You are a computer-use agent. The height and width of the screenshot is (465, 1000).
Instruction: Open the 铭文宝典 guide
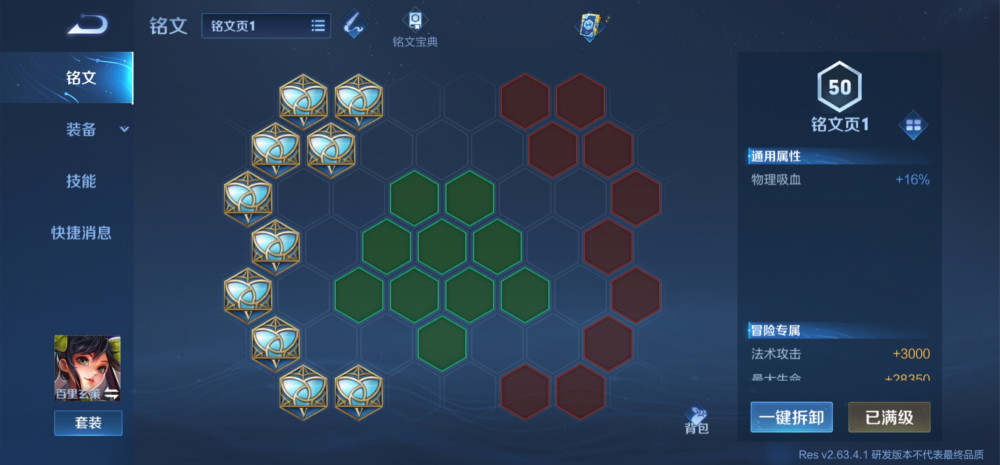[415, 28]
